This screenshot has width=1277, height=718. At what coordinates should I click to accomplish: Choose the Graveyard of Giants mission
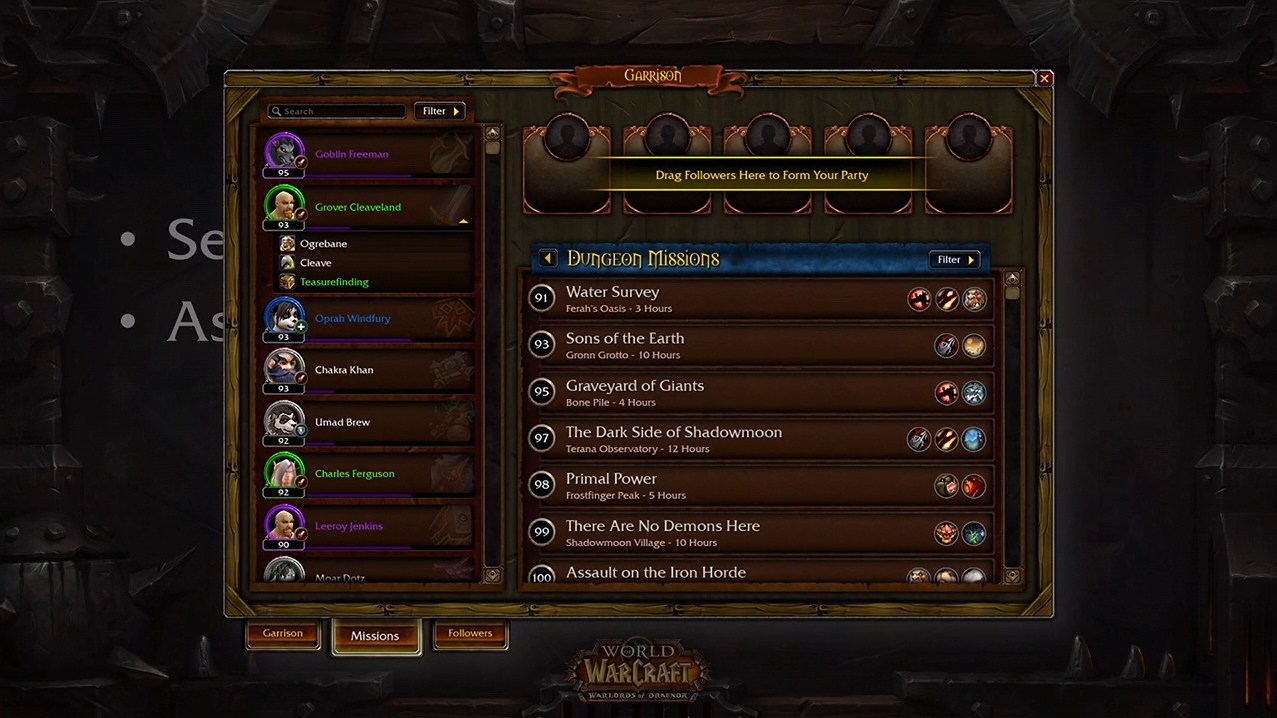pos(700,392)
